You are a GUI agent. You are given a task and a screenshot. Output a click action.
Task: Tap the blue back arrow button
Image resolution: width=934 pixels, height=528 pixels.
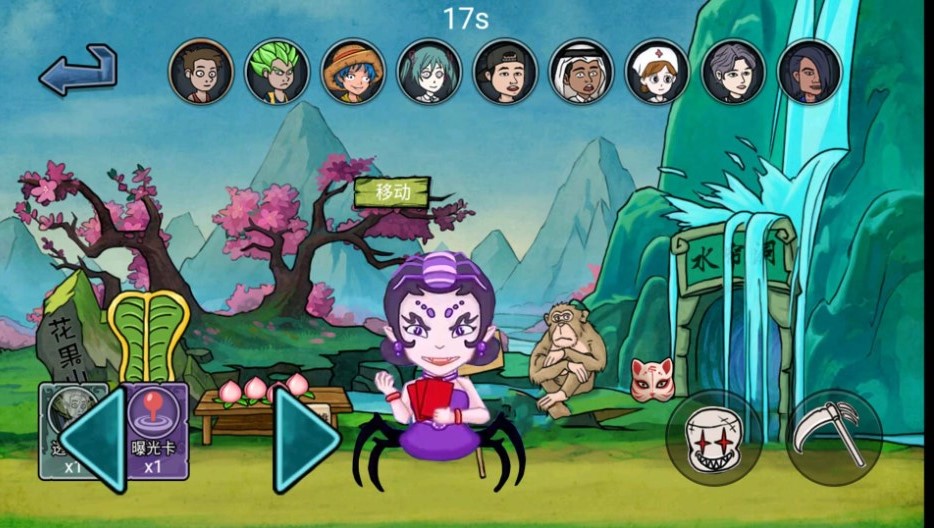coord(78,69)
